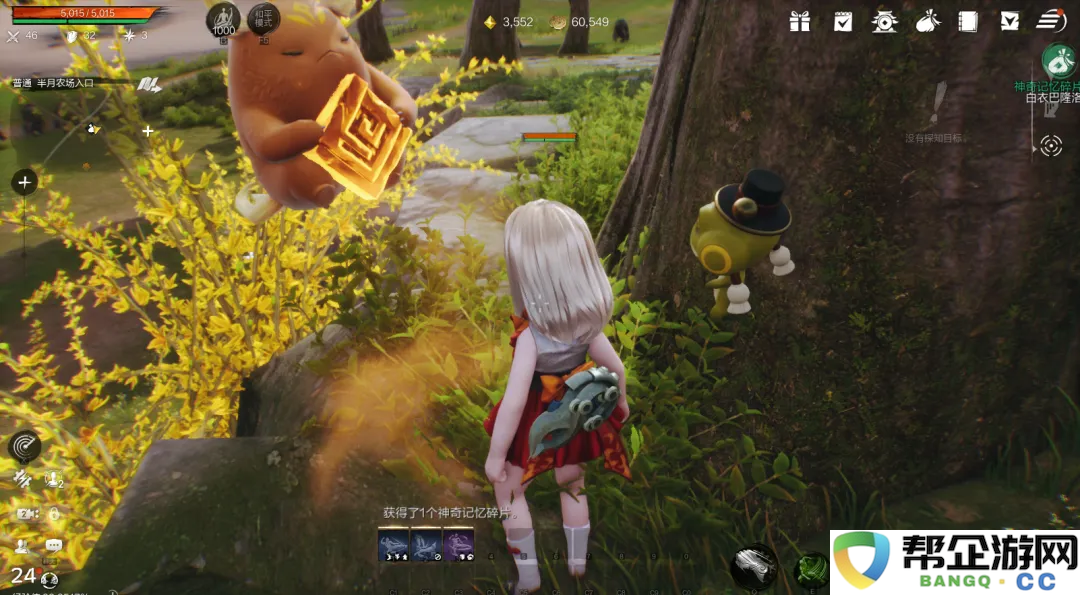Viewport: 1080px width, 595px height.
Task: Open the checkmark banner quest icon
Action: click(x=1009, y=21)
